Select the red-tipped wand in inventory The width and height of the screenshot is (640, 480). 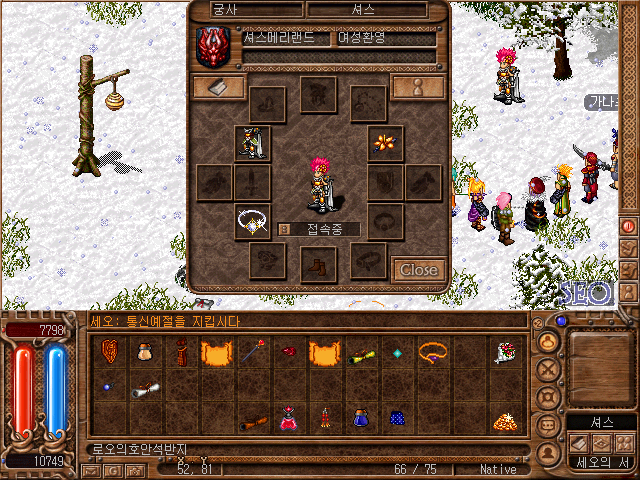[x=252, y=351]
